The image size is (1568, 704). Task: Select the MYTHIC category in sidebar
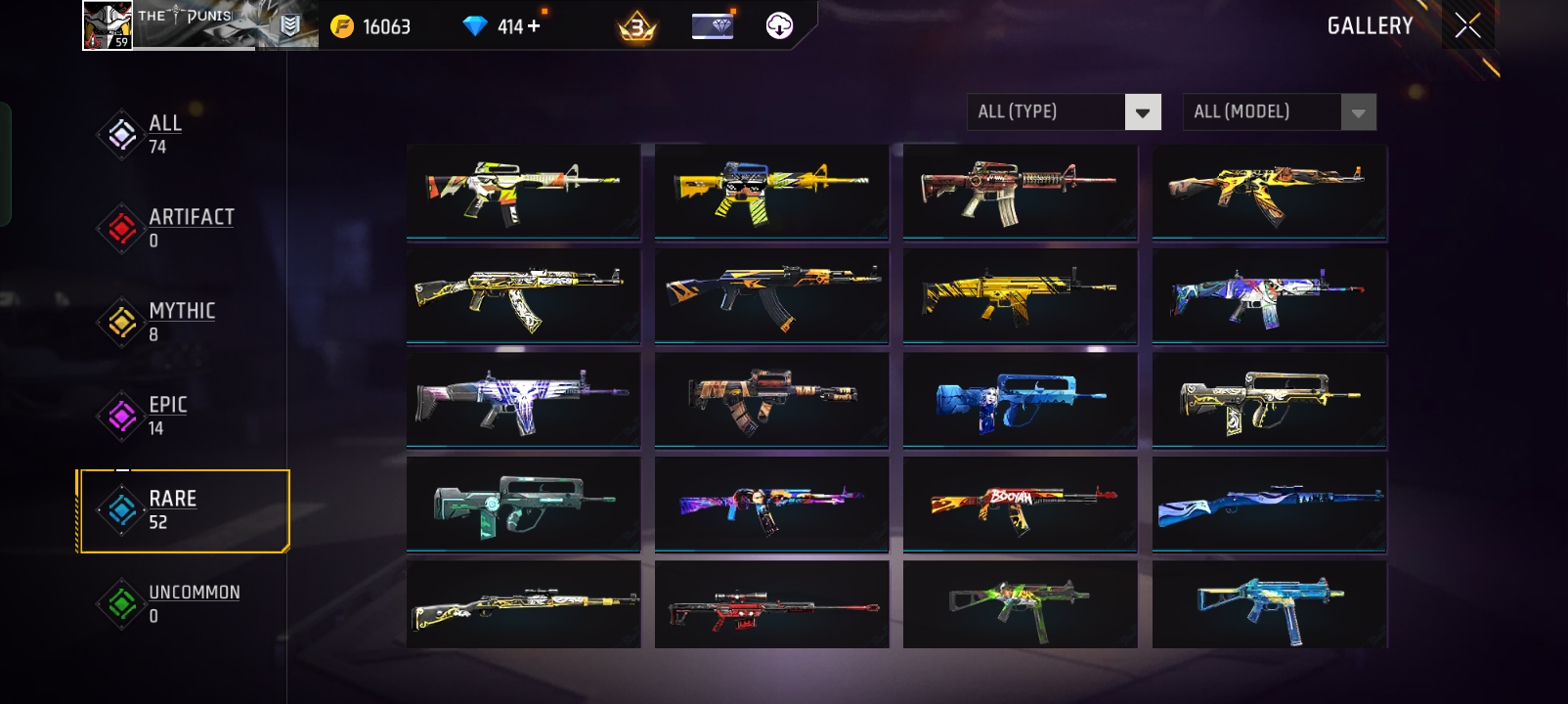[x=181, y=323]
